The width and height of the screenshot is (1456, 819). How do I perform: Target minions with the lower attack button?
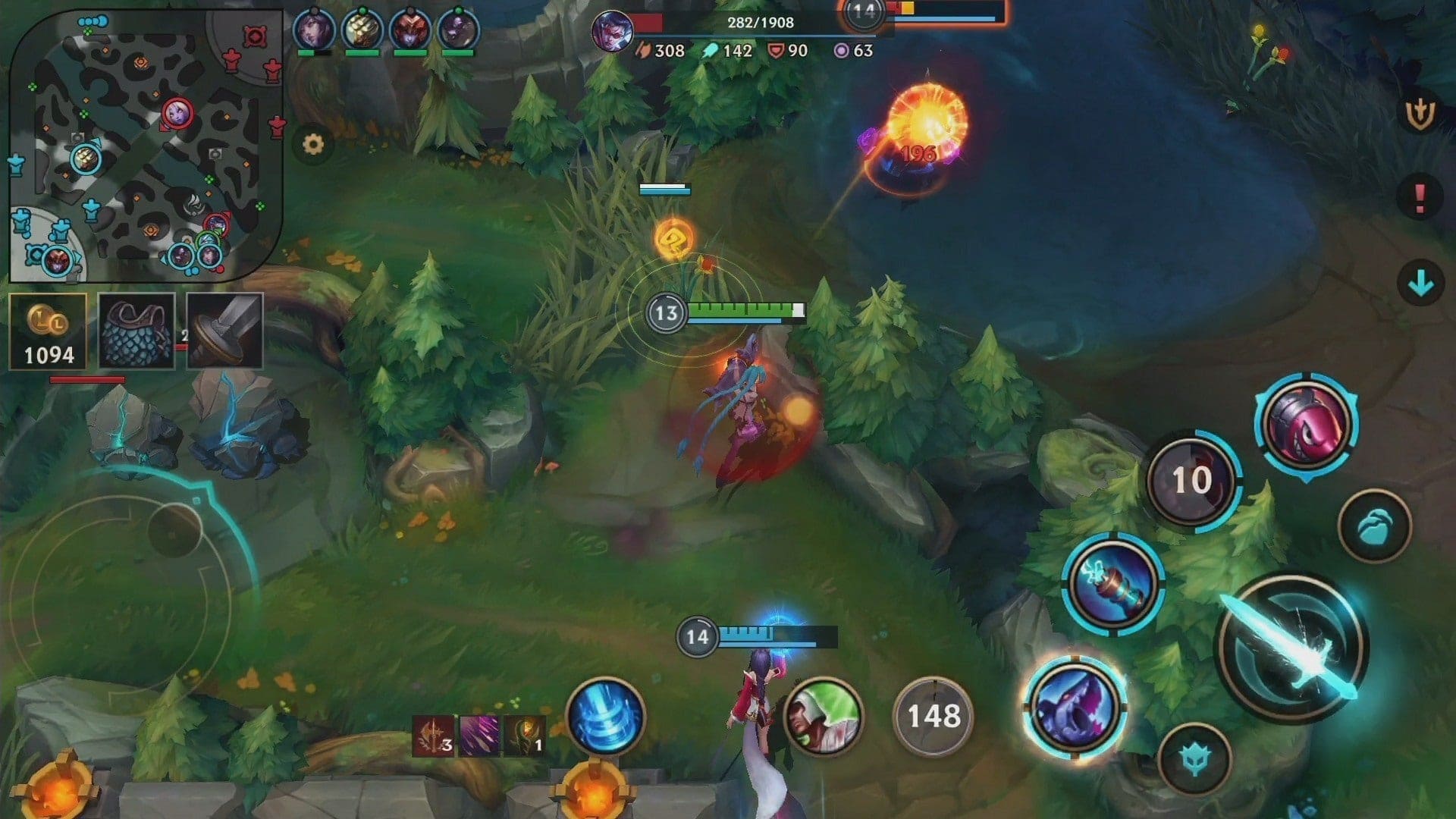coord(1195,759)
